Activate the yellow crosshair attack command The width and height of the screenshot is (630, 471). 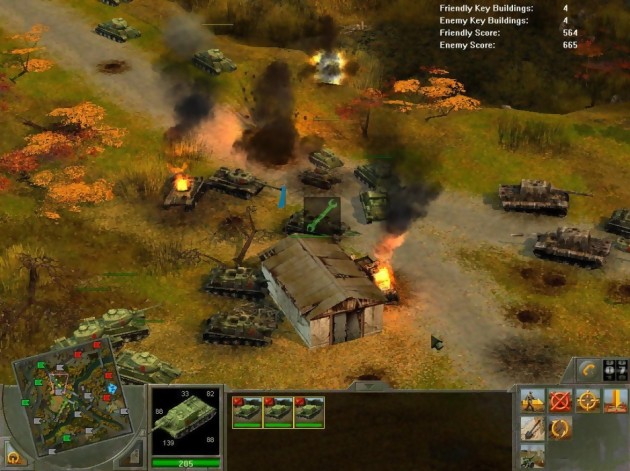[588, 402]
